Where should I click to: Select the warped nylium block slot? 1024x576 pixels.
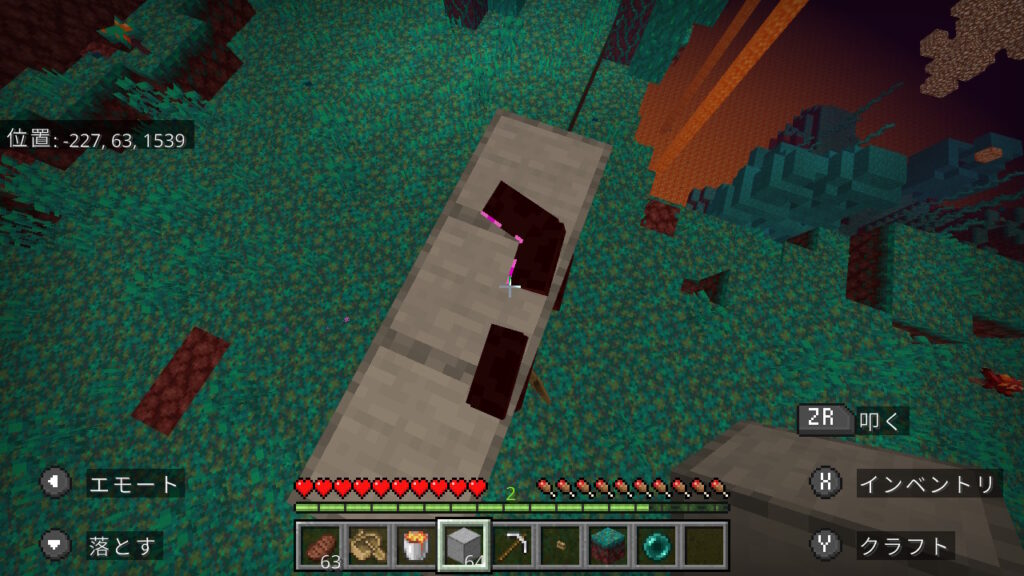pos(608,546)
